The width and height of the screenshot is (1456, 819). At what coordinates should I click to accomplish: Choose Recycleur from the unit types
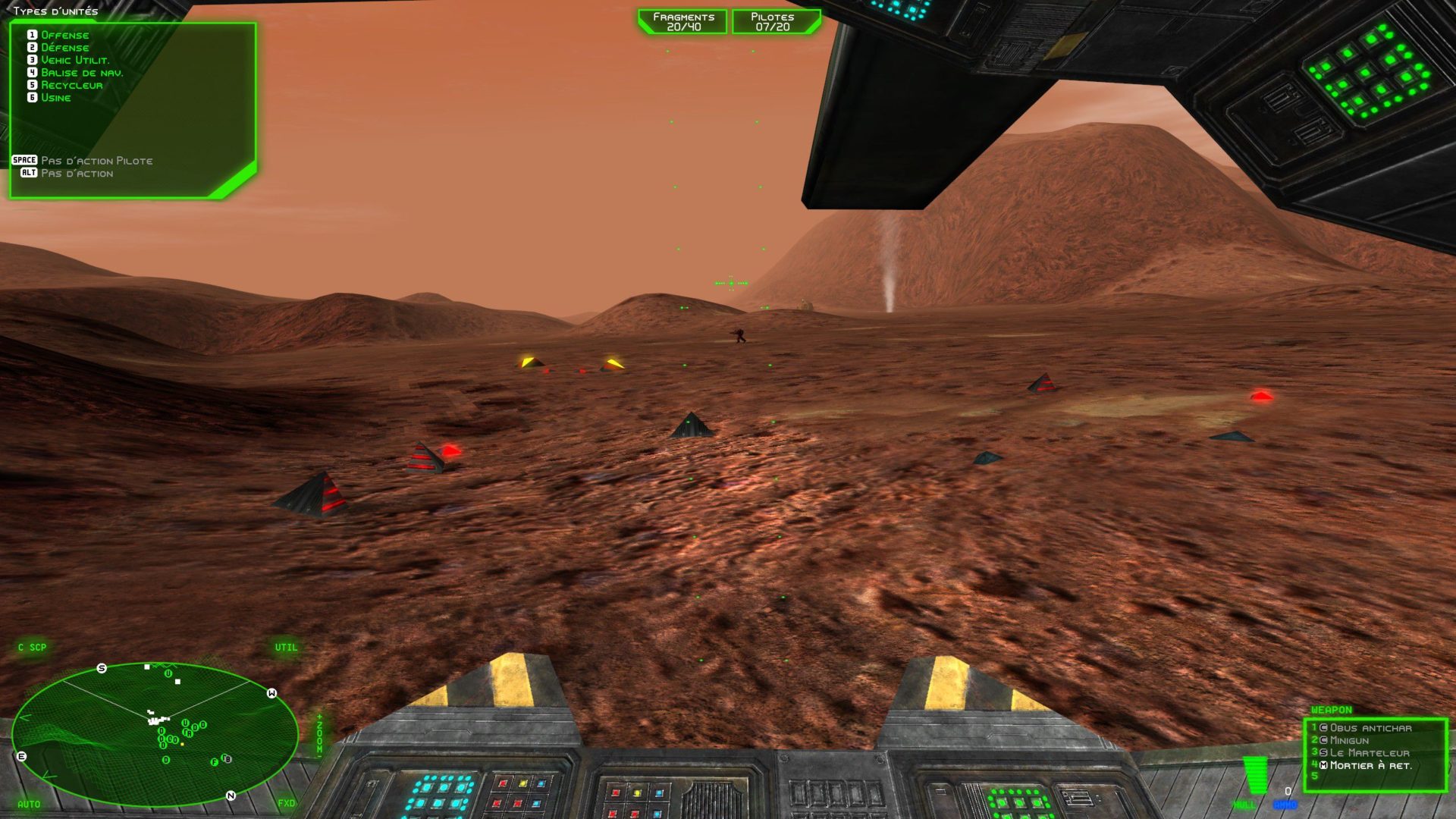71,85
